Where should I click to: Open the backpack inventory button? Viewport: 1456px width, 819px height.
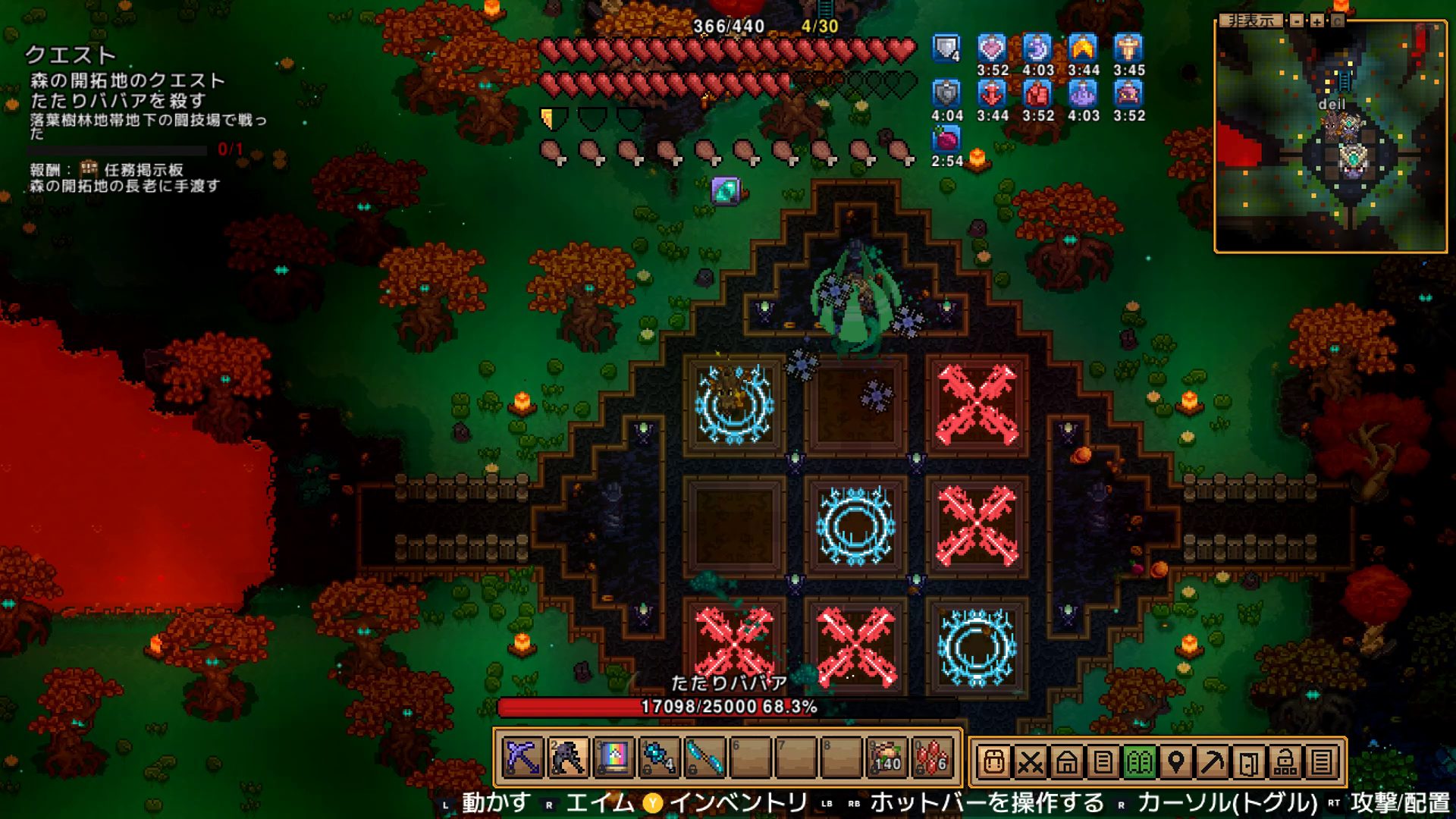pos(993,761)
